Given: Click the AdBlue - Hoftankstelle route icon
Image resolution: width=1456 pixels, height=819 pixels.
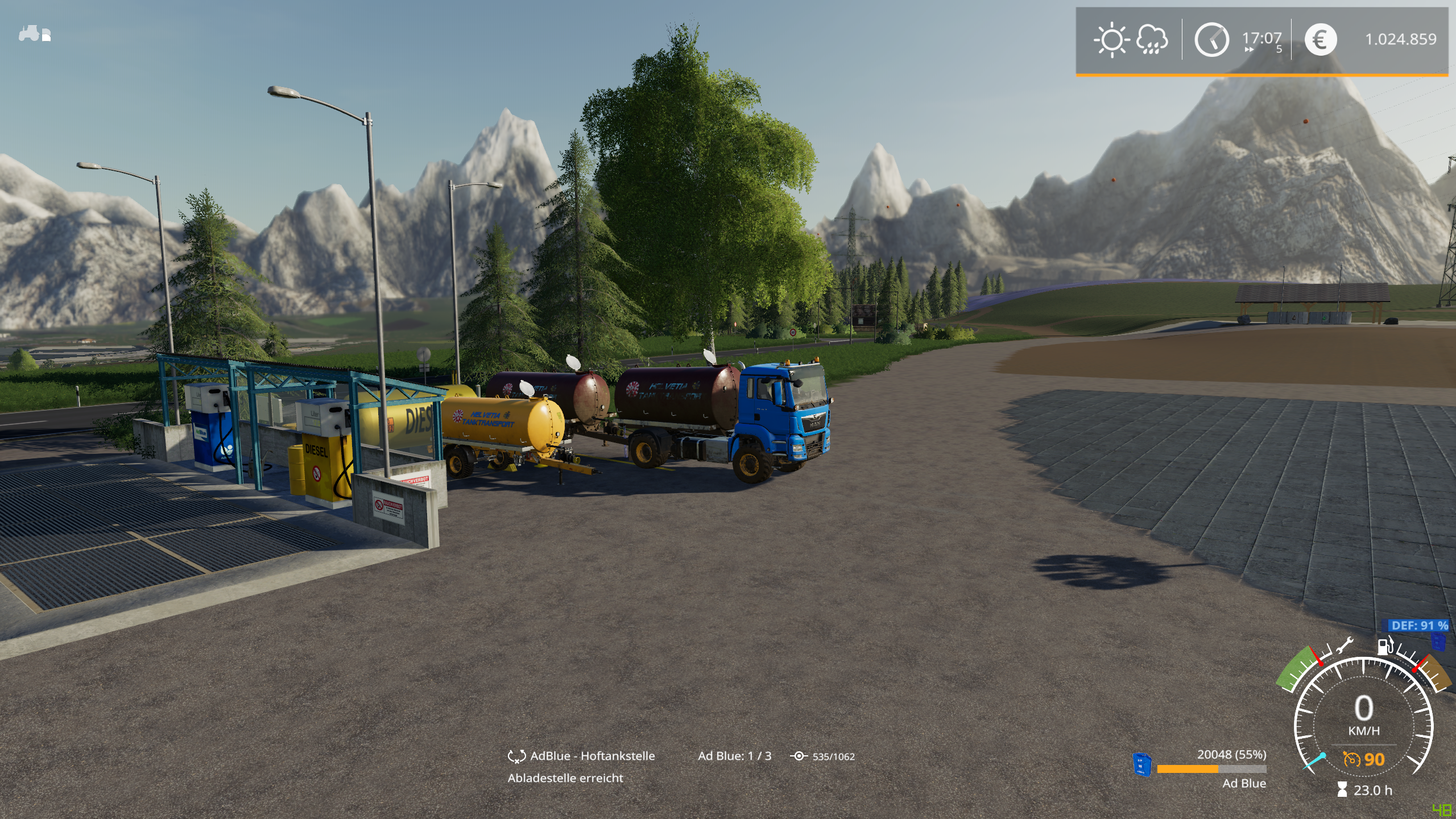Looking at the screenshot, I should [x=516, y=756].
